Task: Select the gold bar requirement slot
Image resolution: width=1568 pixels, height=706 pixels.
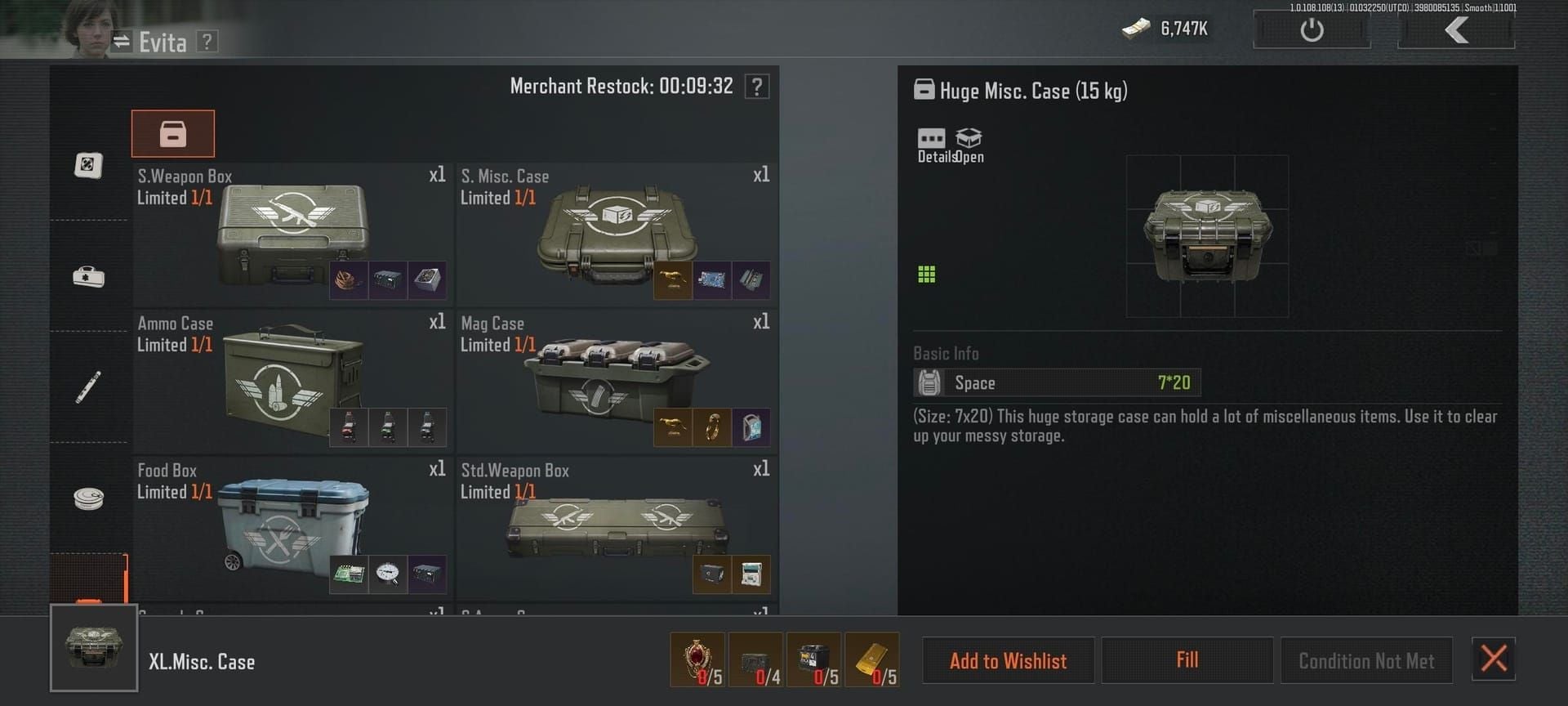Action: 871,659
